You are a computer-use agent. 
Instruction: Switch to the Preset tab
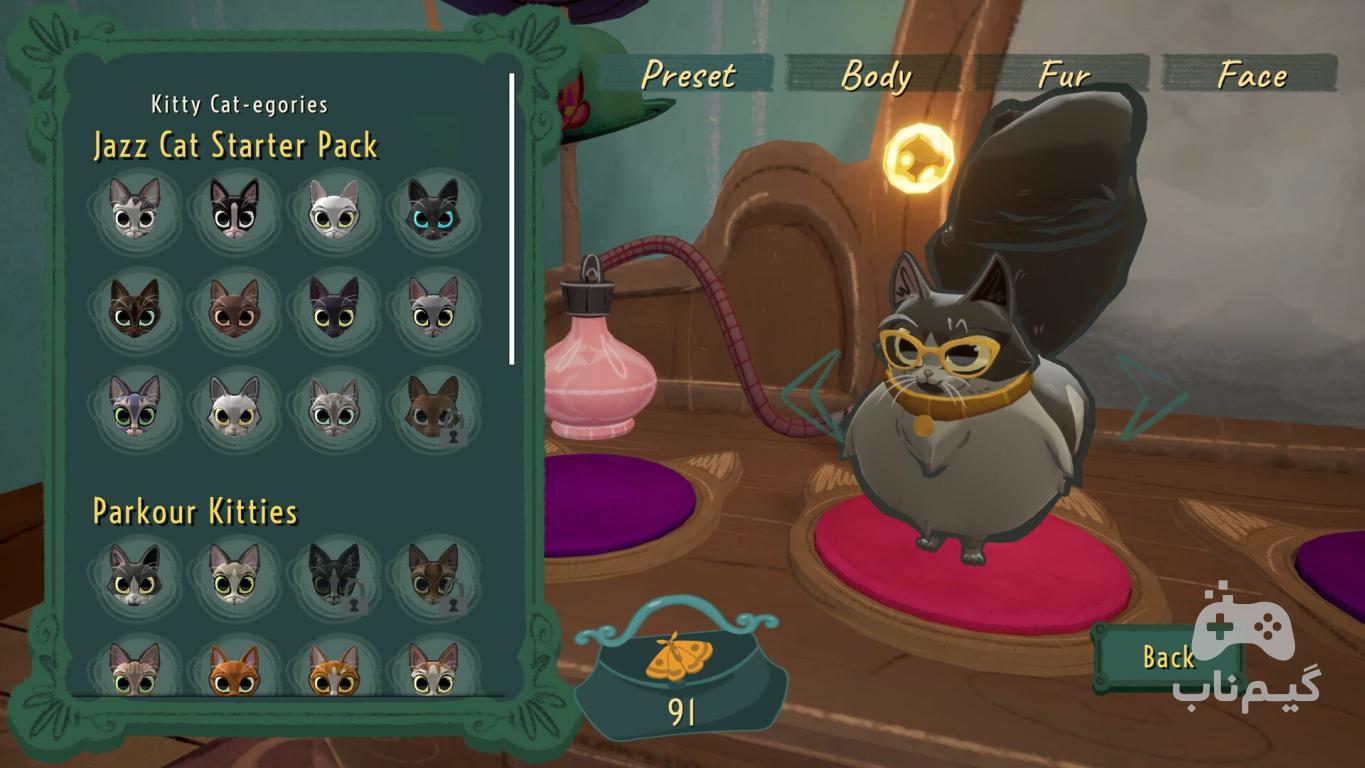pyautogui.click(x=688, y=75)
